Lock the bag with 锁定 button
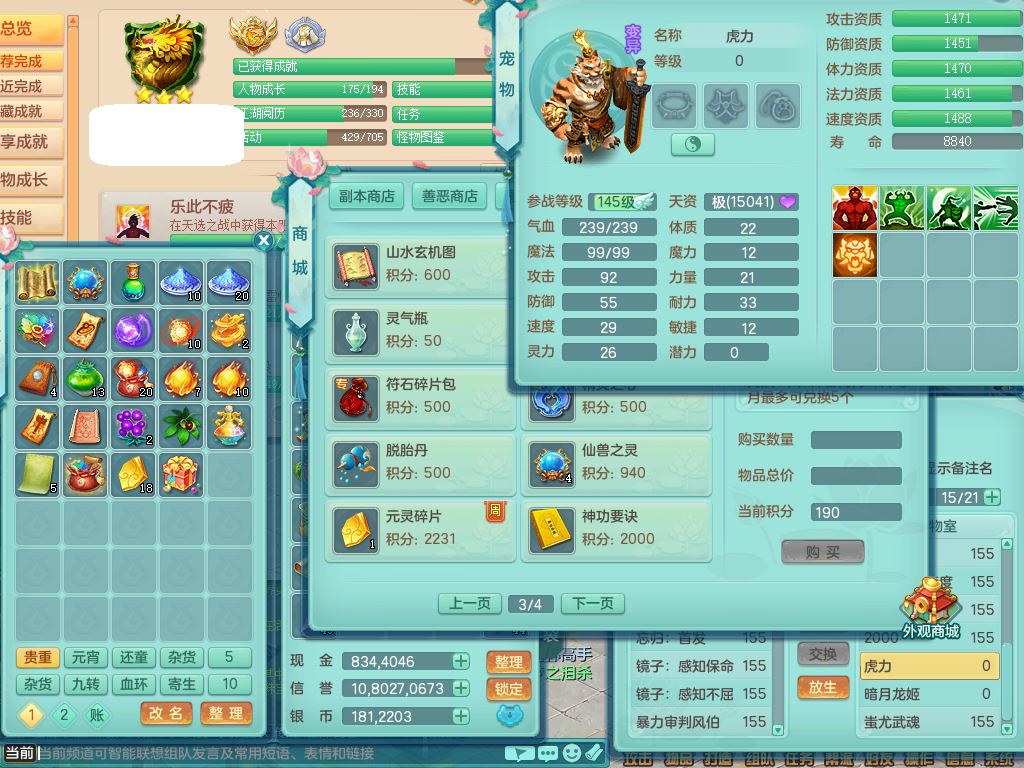The width and height of the screenshot is (1024, 768). [509, 689]
